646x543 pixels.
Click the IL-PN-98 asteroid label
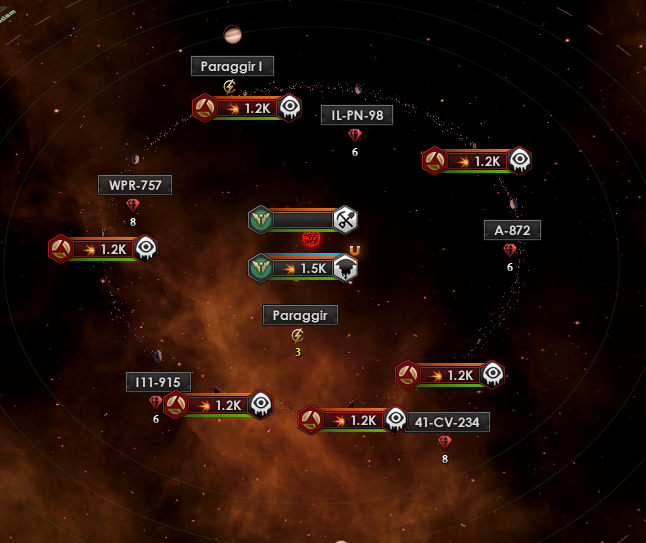pyautogui.click(x=356, y=115)
